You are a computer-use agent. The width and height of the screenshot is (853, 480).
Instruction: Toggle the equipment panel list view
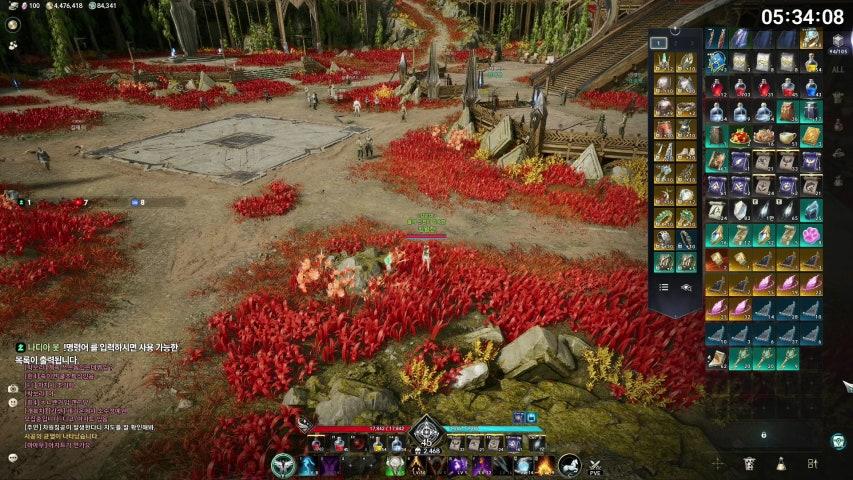663,287
